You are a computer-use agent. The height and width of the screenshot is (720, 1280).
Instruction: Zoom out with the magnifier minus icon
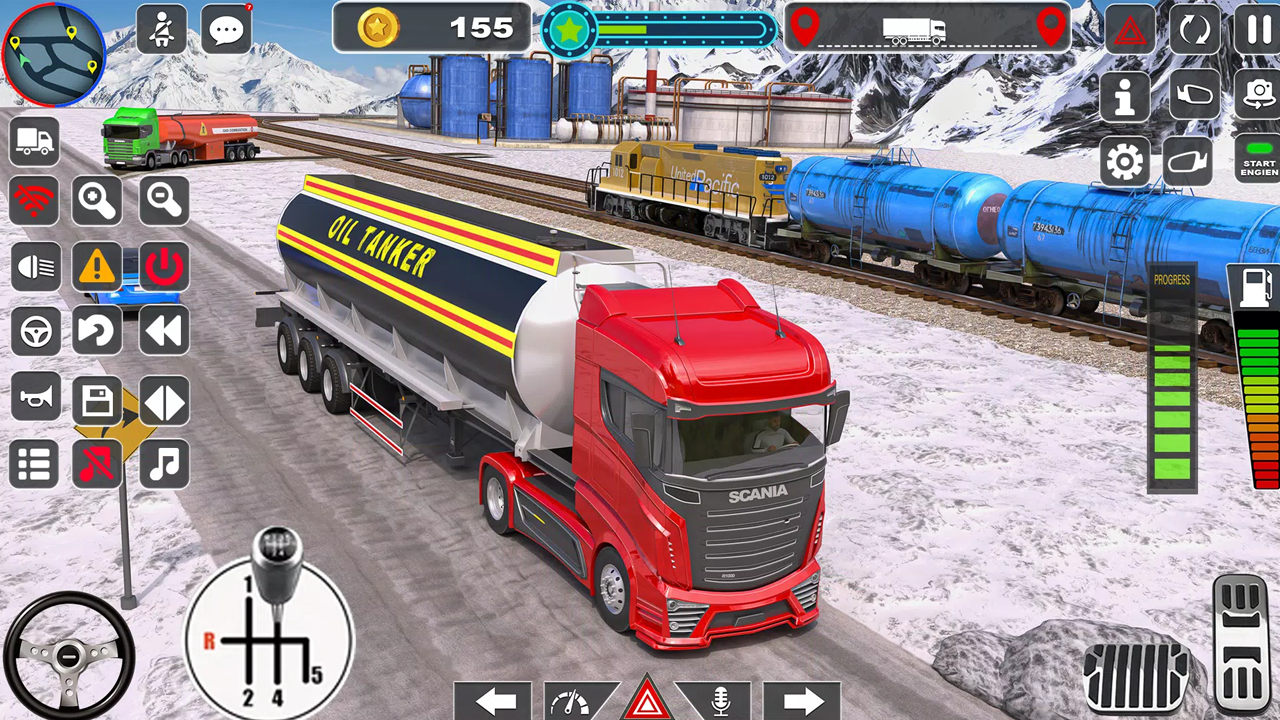(x=163, y=200)
